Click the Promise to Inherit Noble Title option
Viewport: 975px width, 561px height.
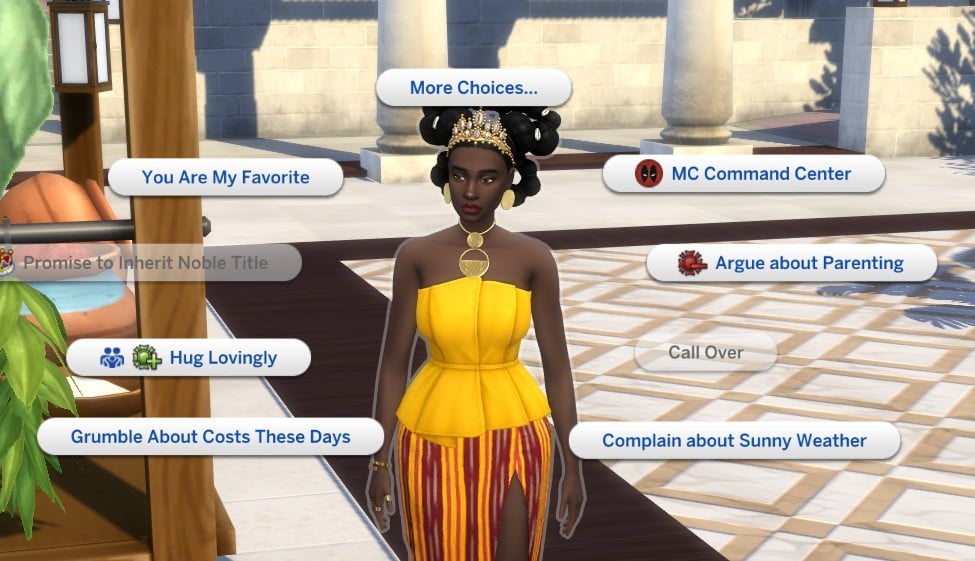[x=146, y=263]
